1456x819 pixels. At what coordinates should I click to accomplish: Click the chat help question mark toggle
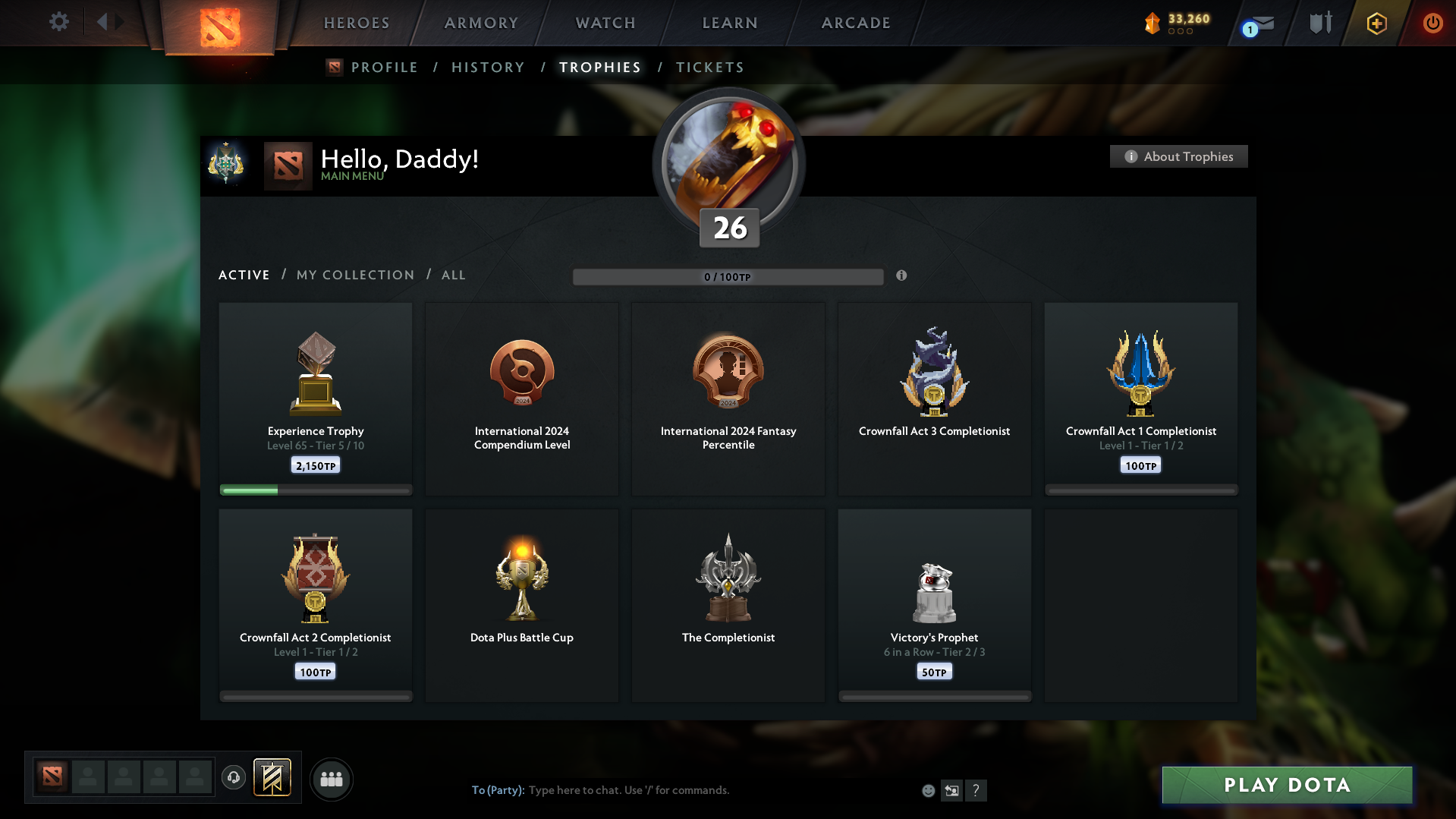coord(976,790)
